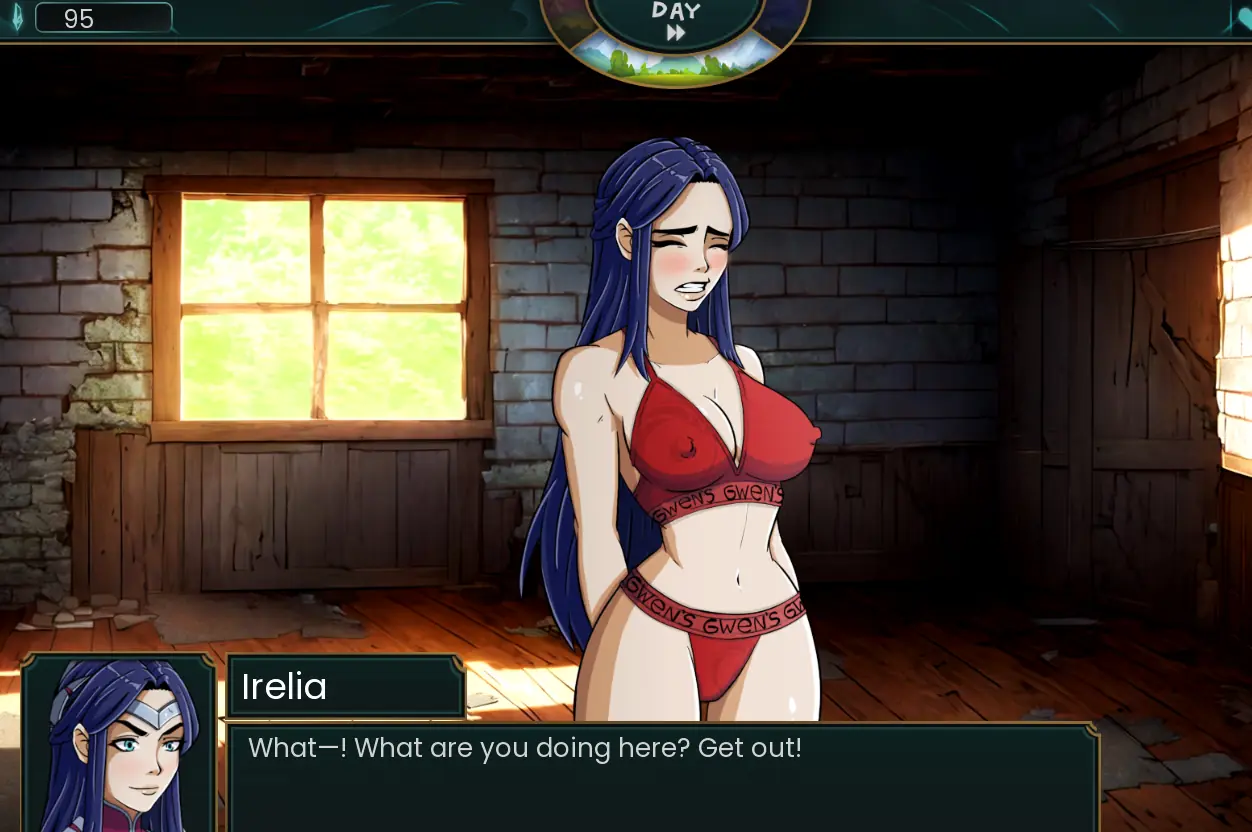
Task: Skip time with the Day fast-forward button
Action: (x=676, y=32)
